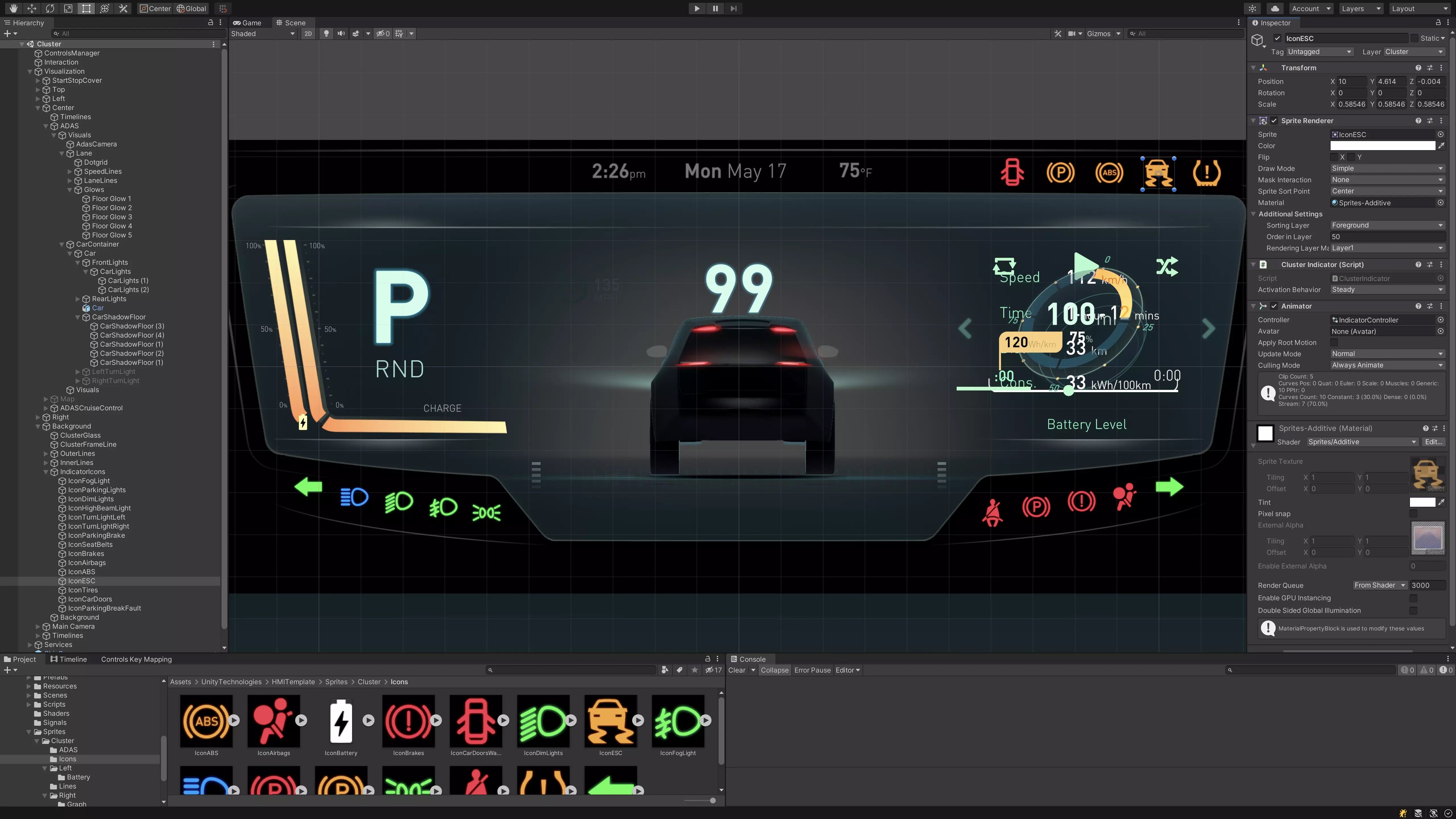Select the IconBattery thumbnail in the Project panel
Viewport: 1456px width, 819px height.
tap(341, 722)
